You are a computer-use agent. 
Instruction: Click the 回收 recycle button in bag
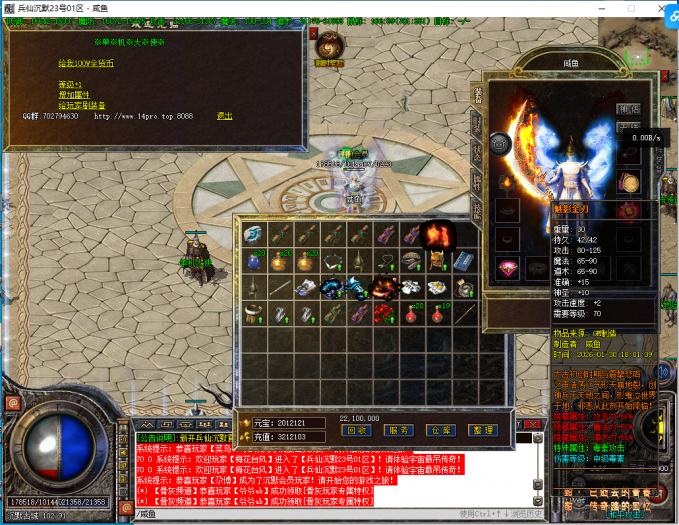click(356, 430)
